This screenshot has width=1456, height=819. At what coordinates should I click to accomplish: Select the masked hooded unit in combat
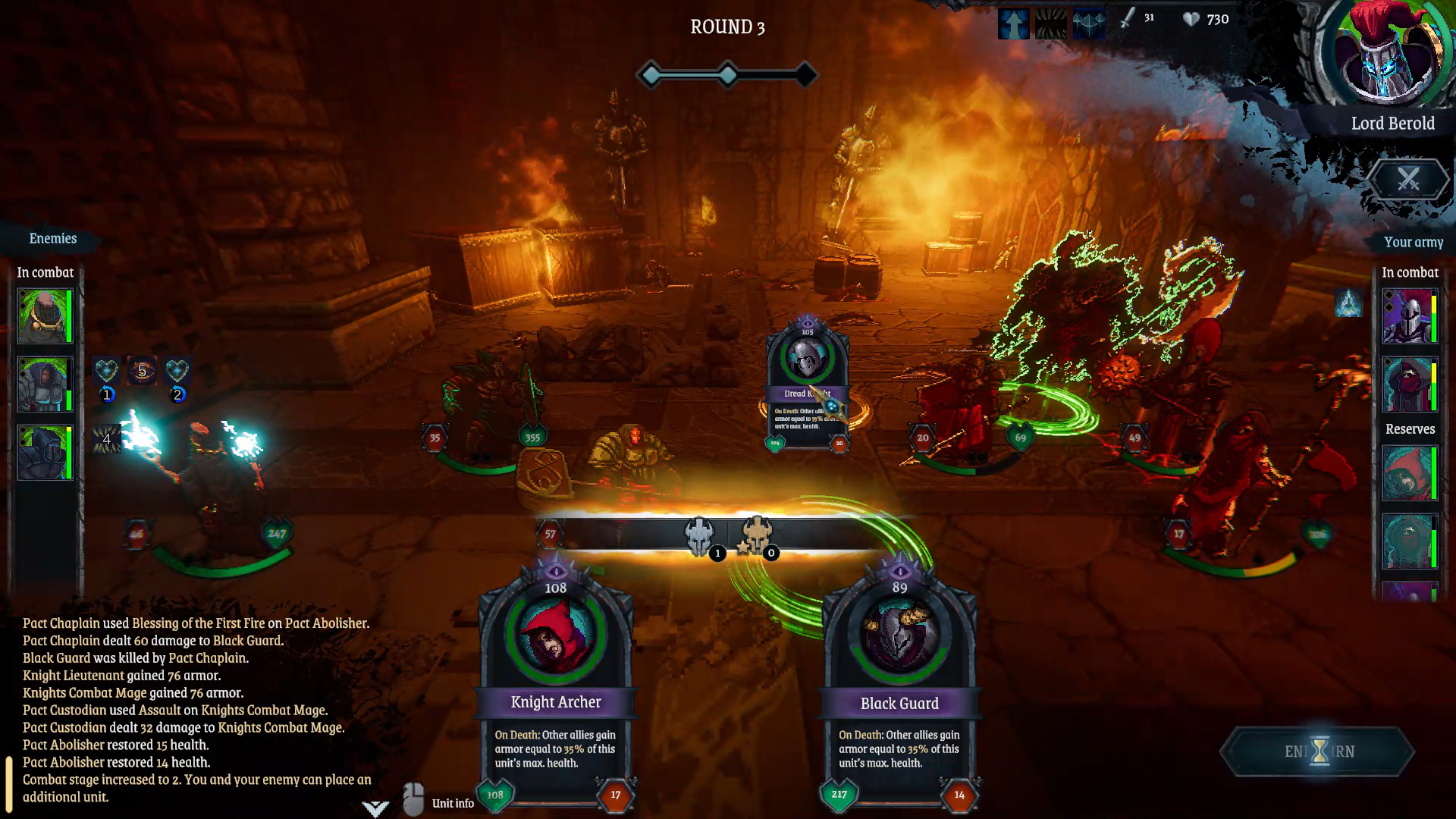pyautogui.click(x=1409, y=384)
